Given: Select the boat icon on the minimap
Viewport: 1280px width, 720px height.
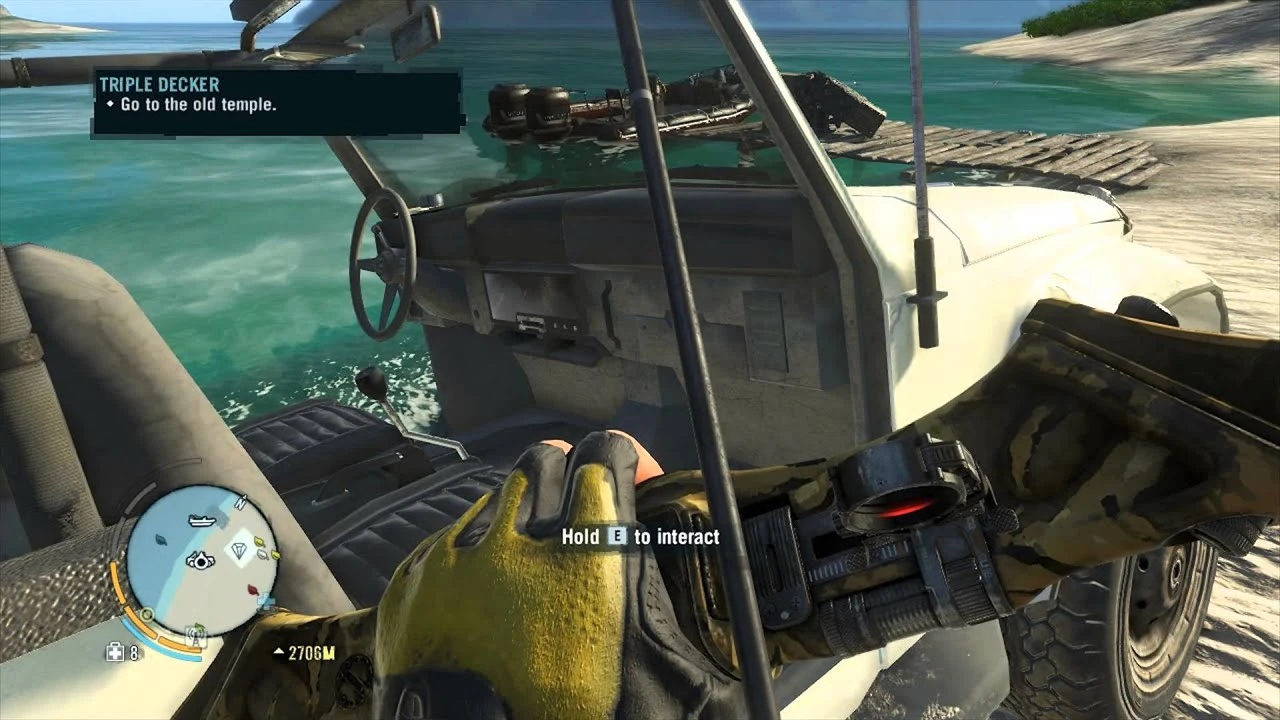Looking at the screenshot, I should click(x=200, y=520).
